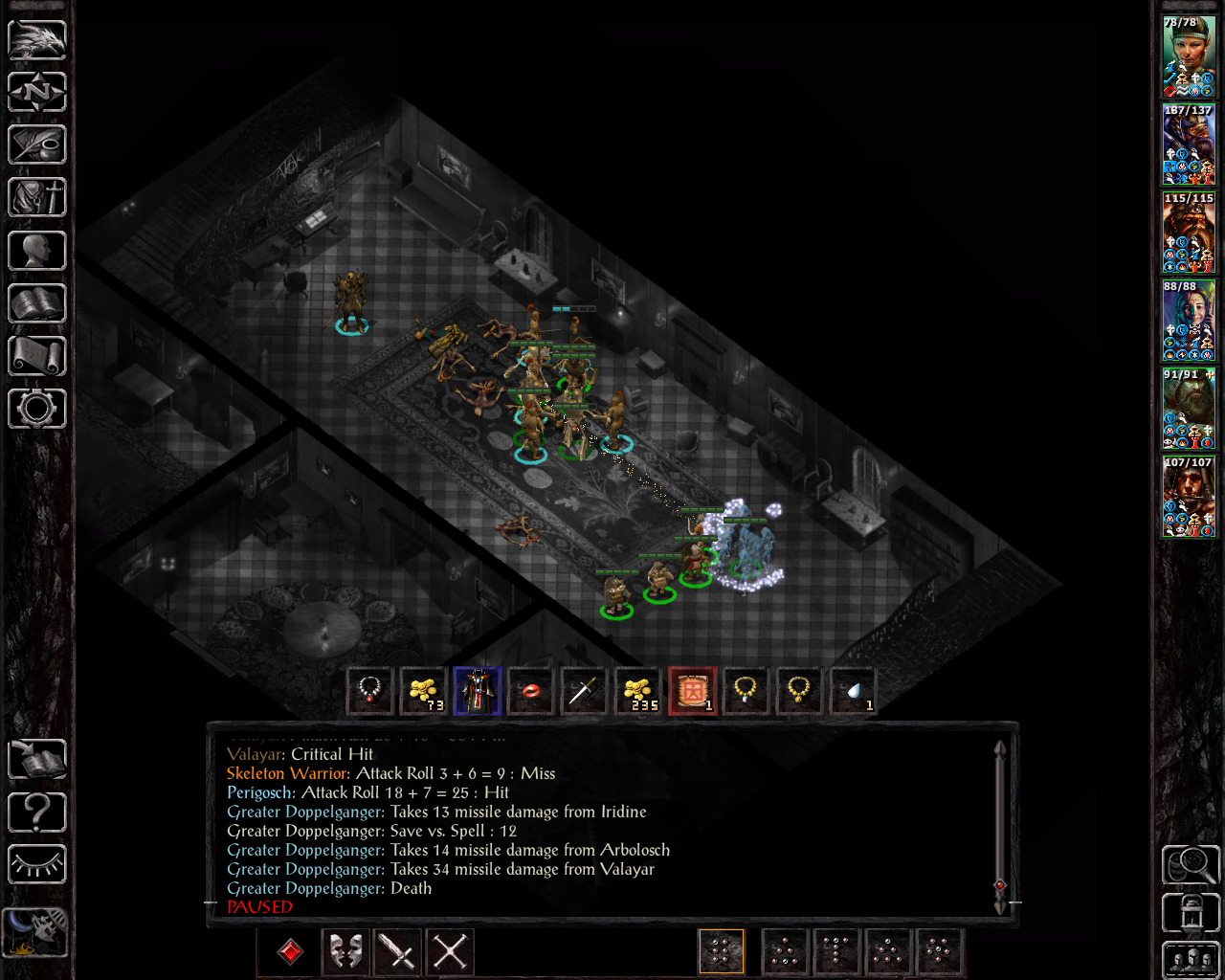This screenshot has width=1225, height=980.
Task: Open the rest button with moon icon
Action: [35, 931]
